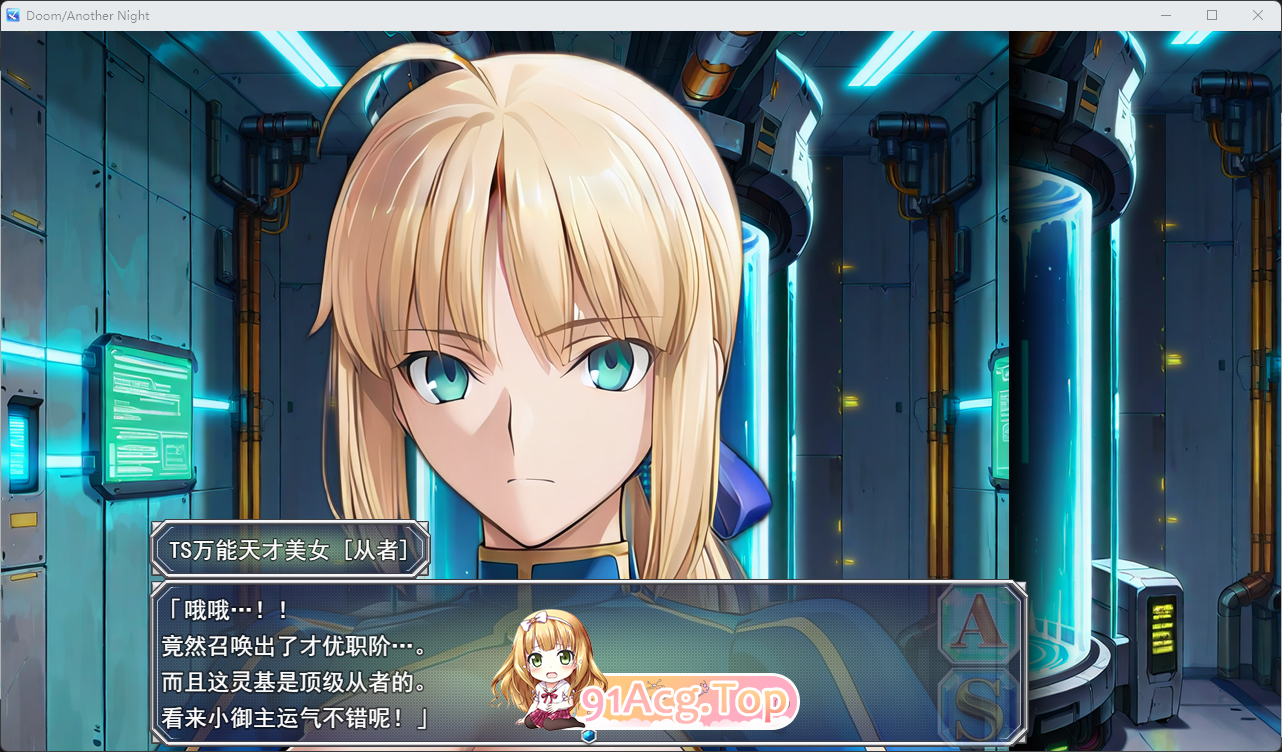Viewport: 1282px width, 752px height.
Task: Maximize the game window
Action: point(1211,15)
